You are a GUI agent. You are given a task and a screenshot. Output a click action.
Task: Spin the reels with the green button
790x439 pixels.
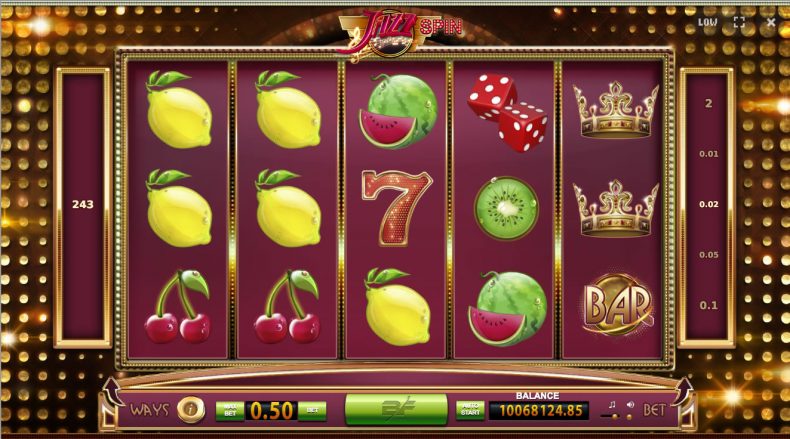click(x=395, y=408)
